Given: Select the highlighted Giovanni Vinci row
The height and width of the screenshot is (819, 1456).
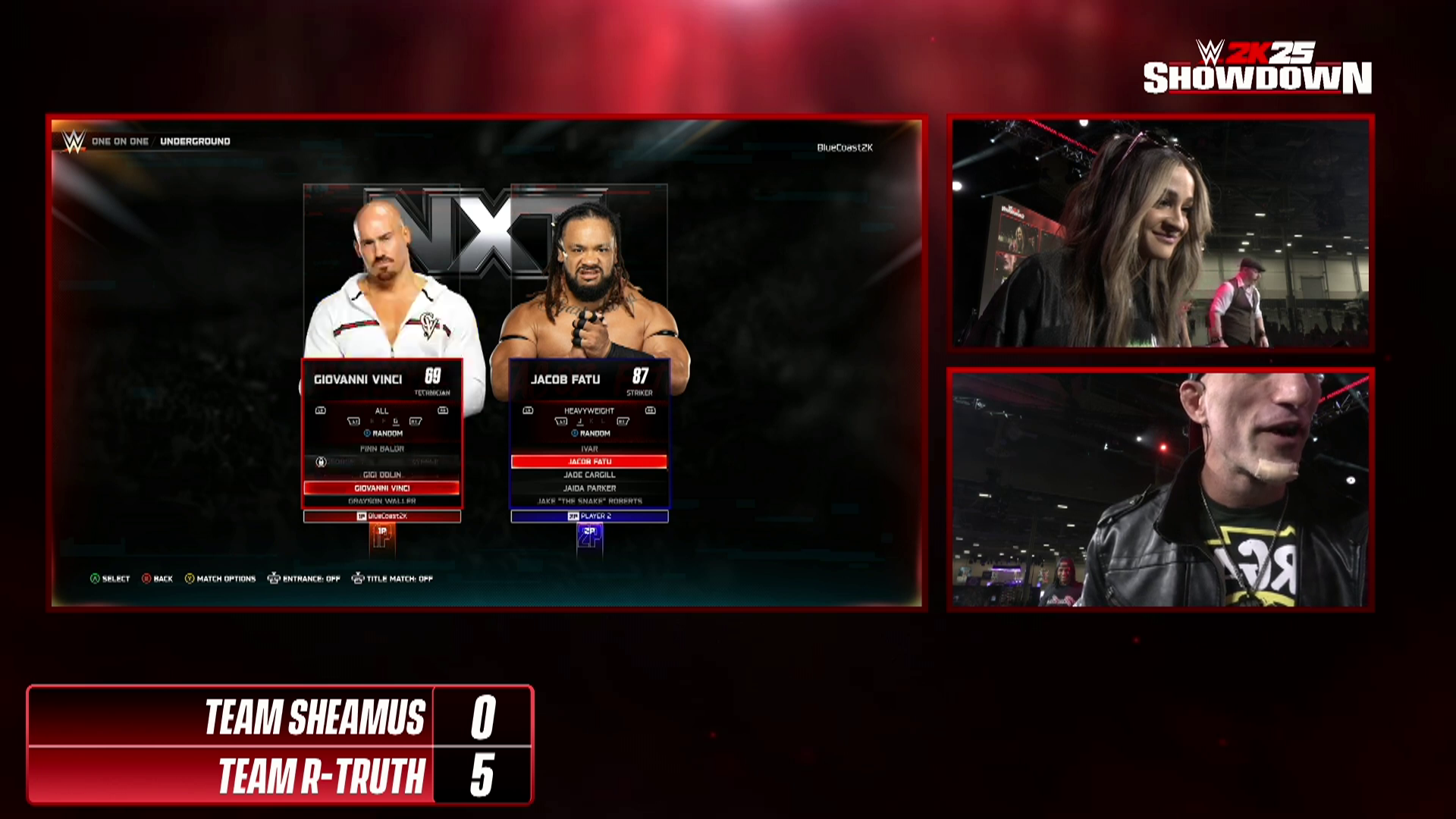Looking at the screenshot, I should pos(382,488).
